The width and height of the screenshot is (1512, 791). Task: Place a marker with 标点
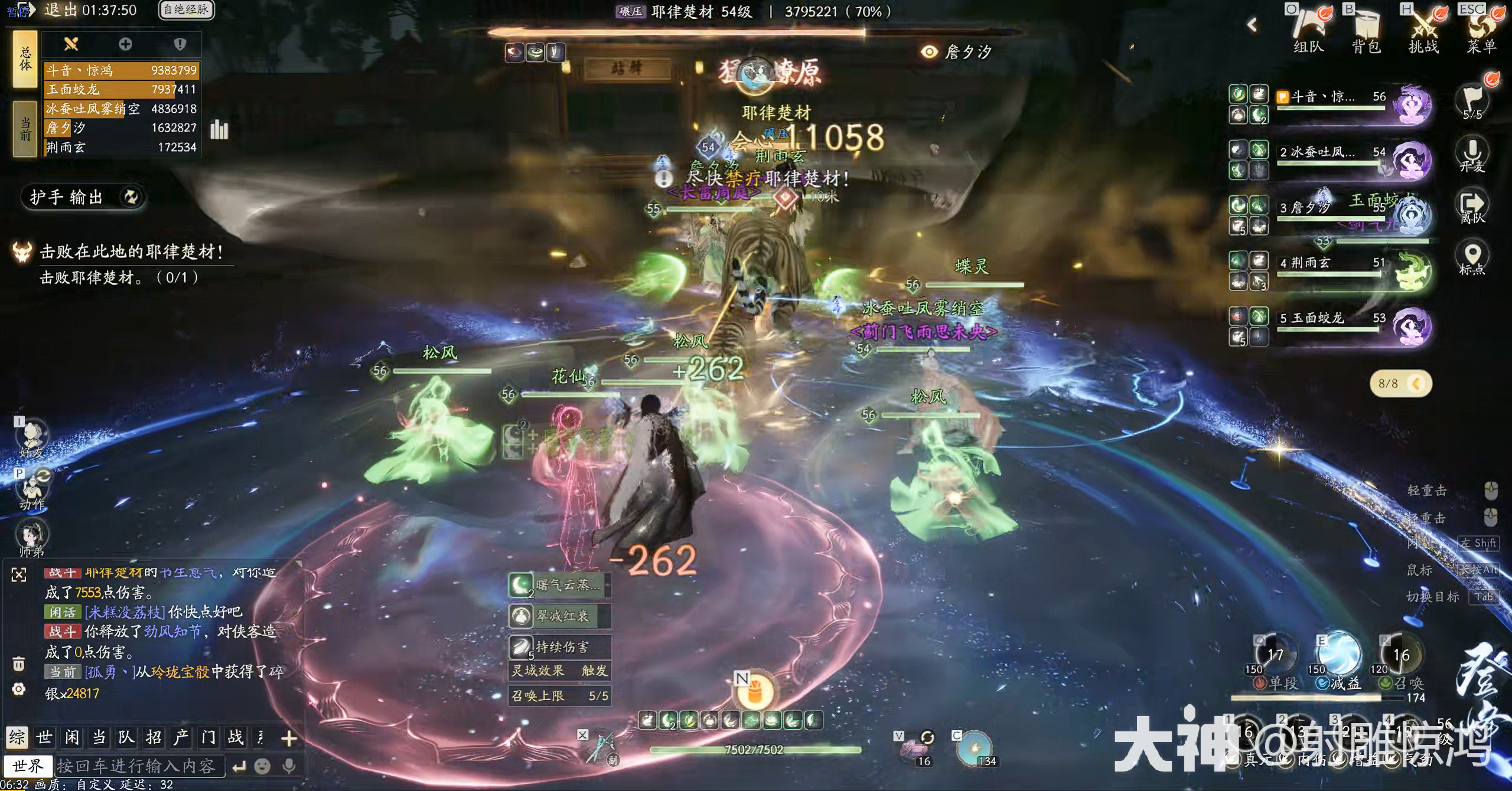click(x=1472, y=259)
